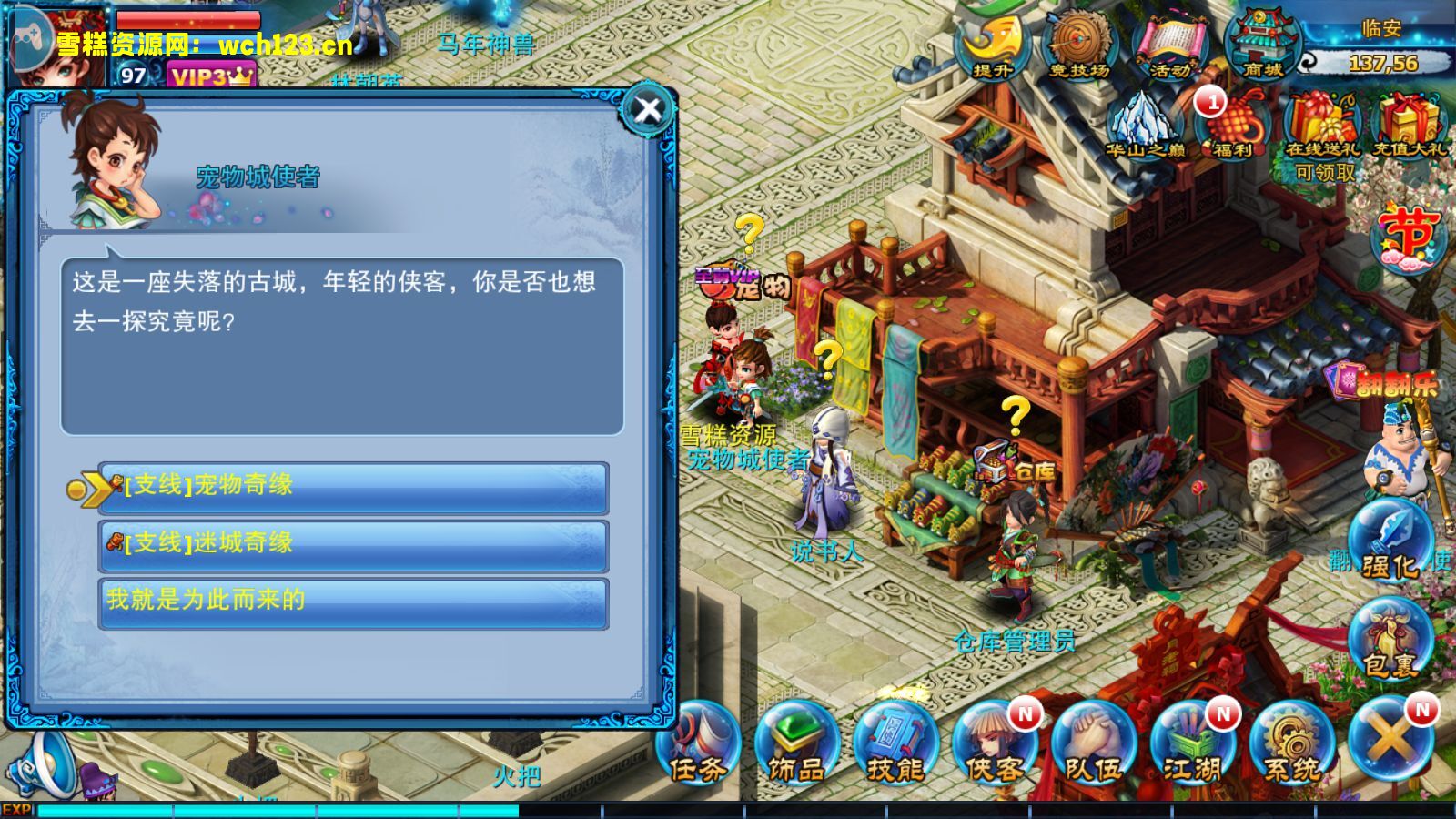This screenshot has width=1456, height=819.
Task: Select quest option [支线]迷城奇缘
Action: click(x=350, y=544)
